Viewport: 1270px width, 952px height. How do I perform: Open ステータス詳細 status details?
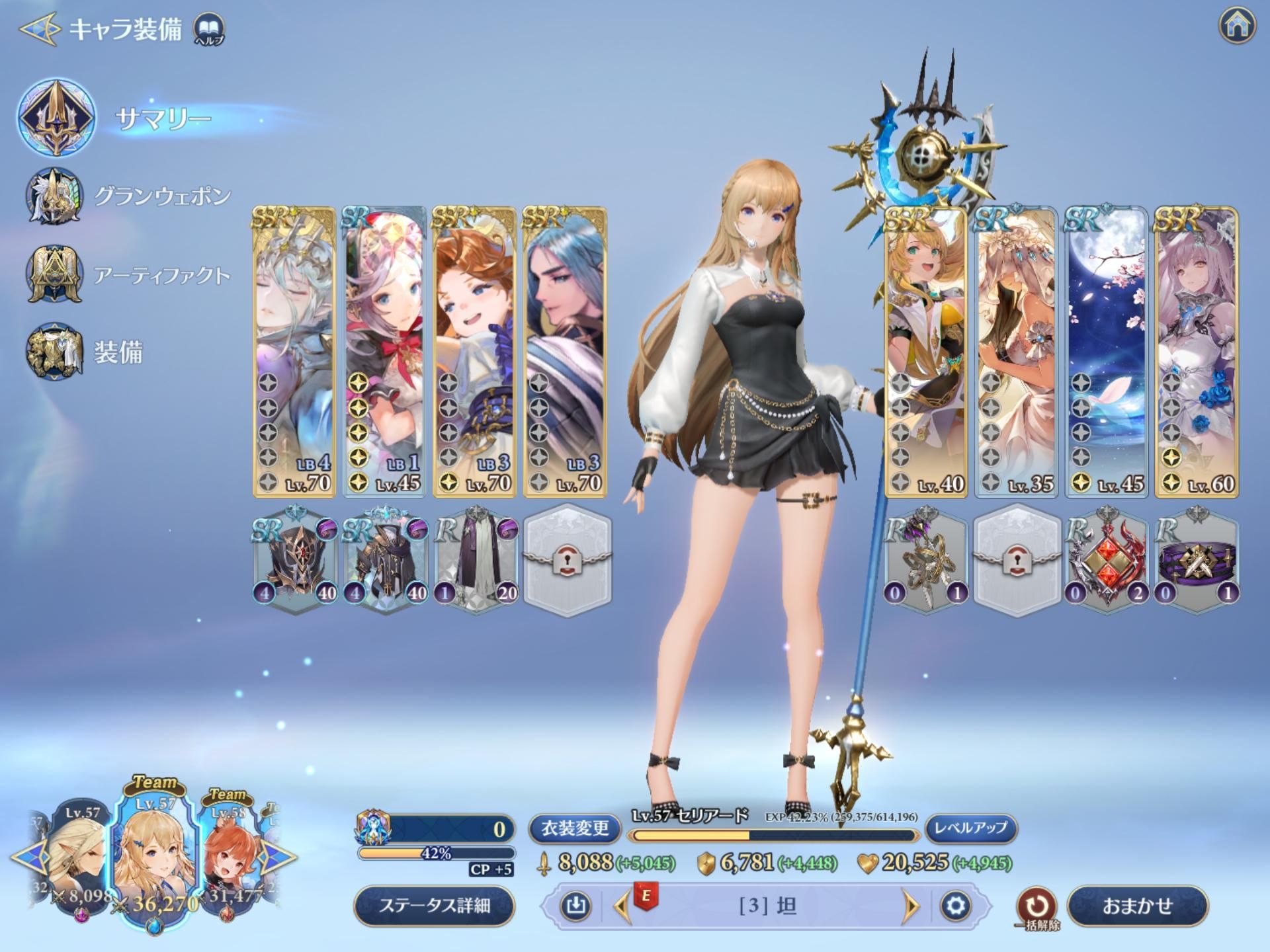click(x=435, y=905)
